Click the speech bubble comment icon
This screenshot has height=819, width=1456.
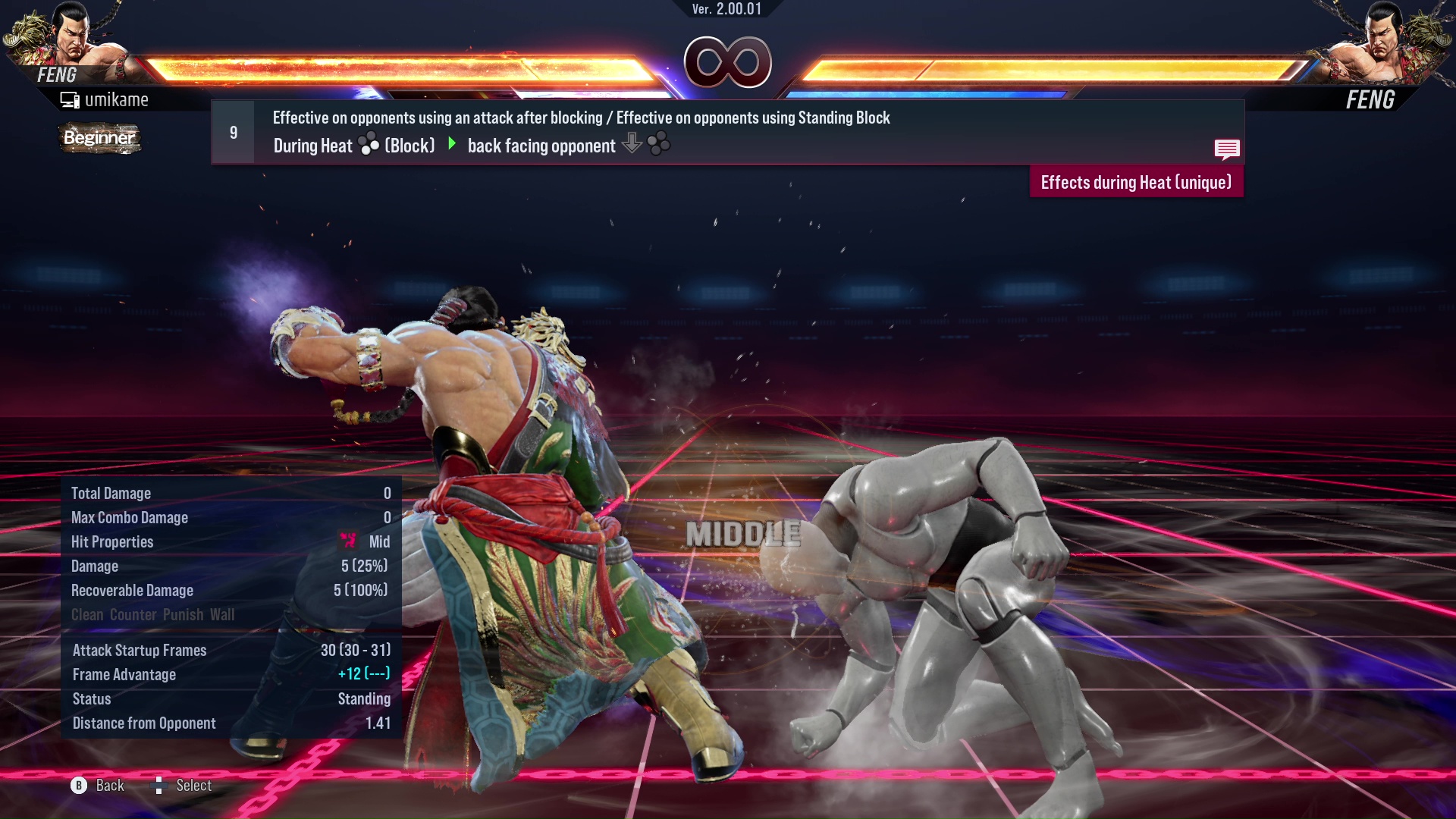1227,149
